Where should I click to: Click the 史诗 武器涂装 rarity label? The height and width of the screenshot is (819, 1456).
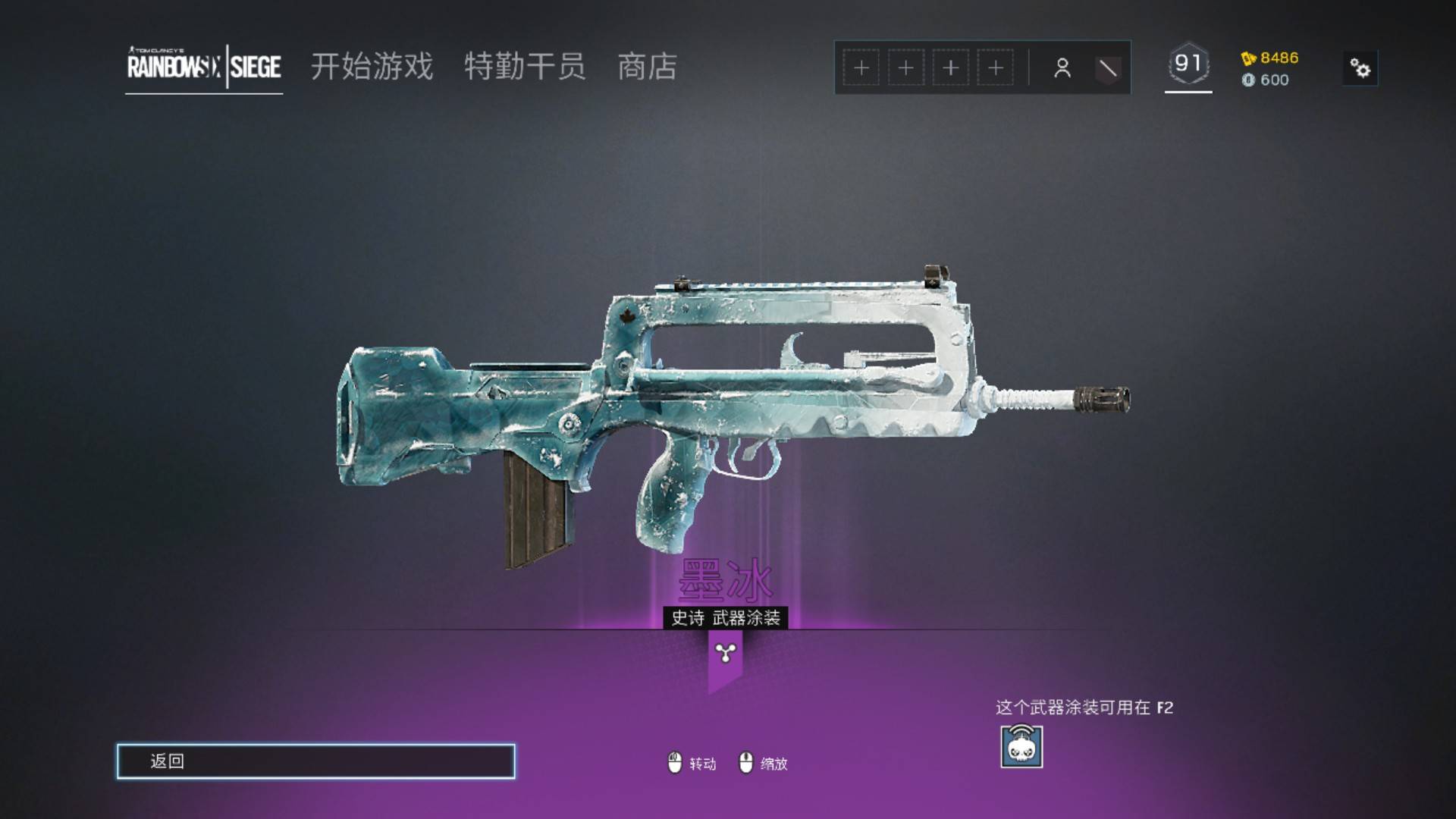click(726, 618)
